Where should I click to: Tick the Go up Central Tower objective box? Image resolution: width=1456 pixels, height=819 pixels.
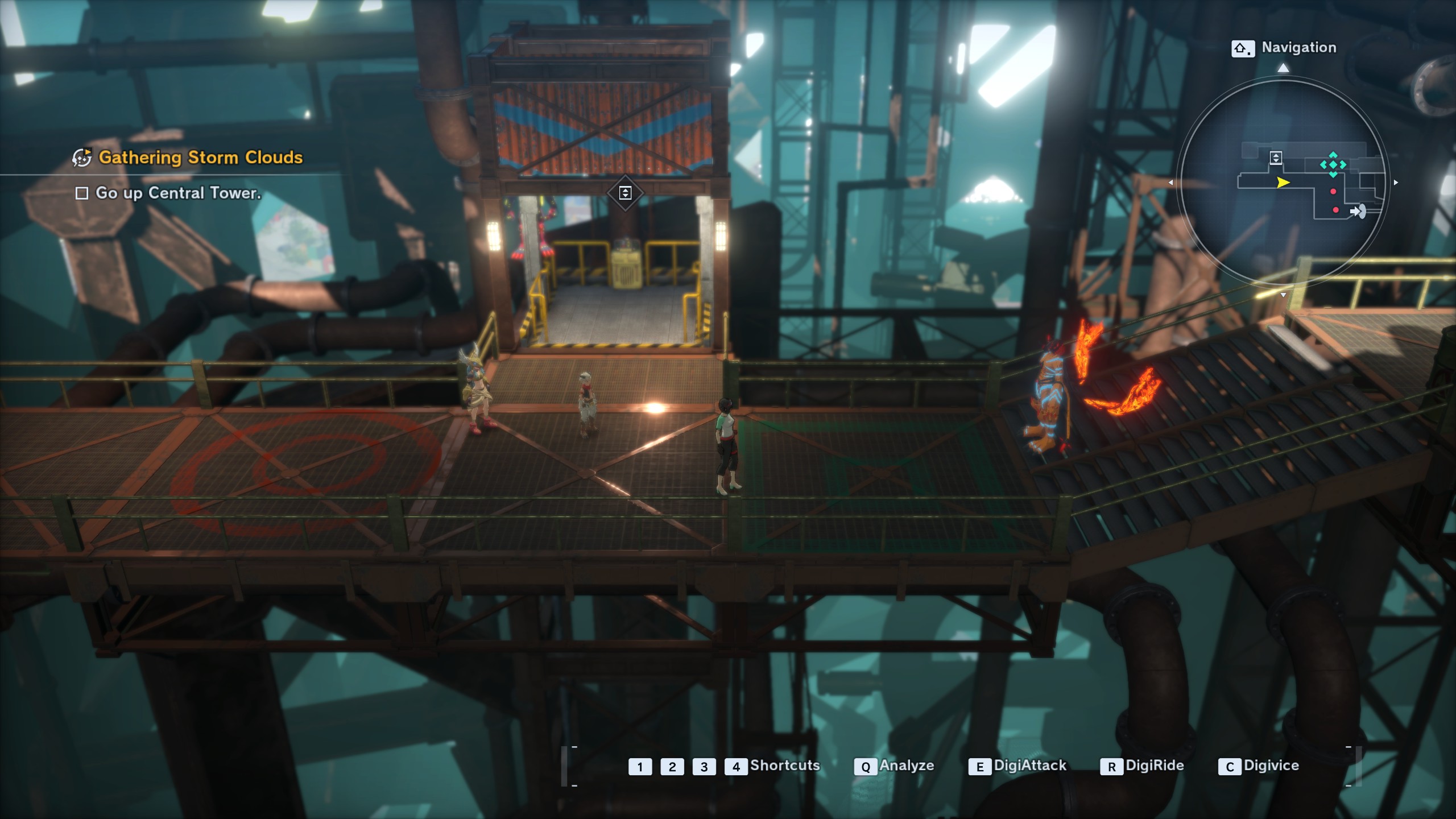(82, 193)
